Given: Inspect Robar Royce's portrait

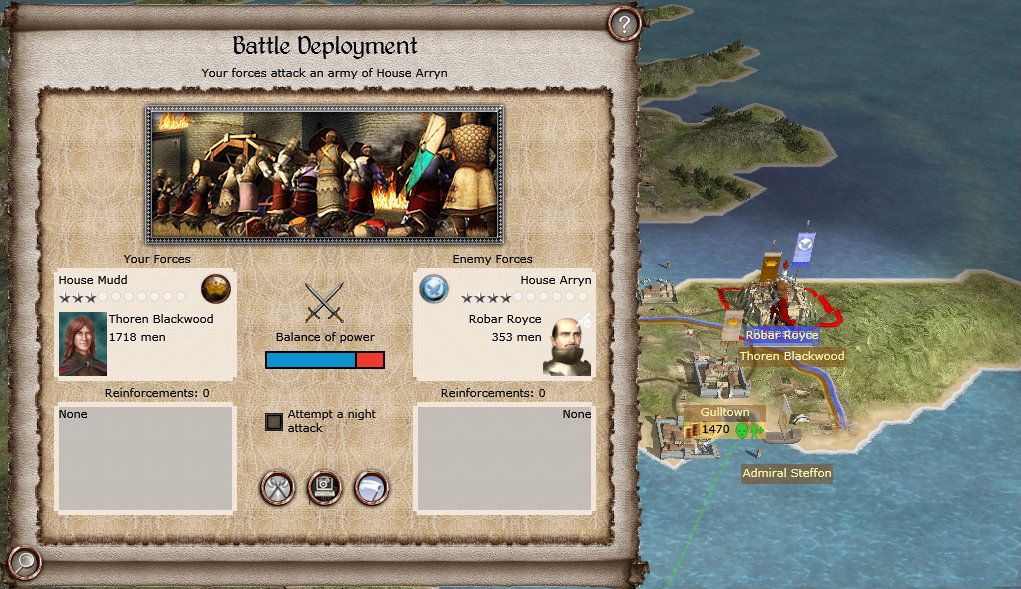Looking at the screenshot, I should pyautogui.click(x=567, y=345).
